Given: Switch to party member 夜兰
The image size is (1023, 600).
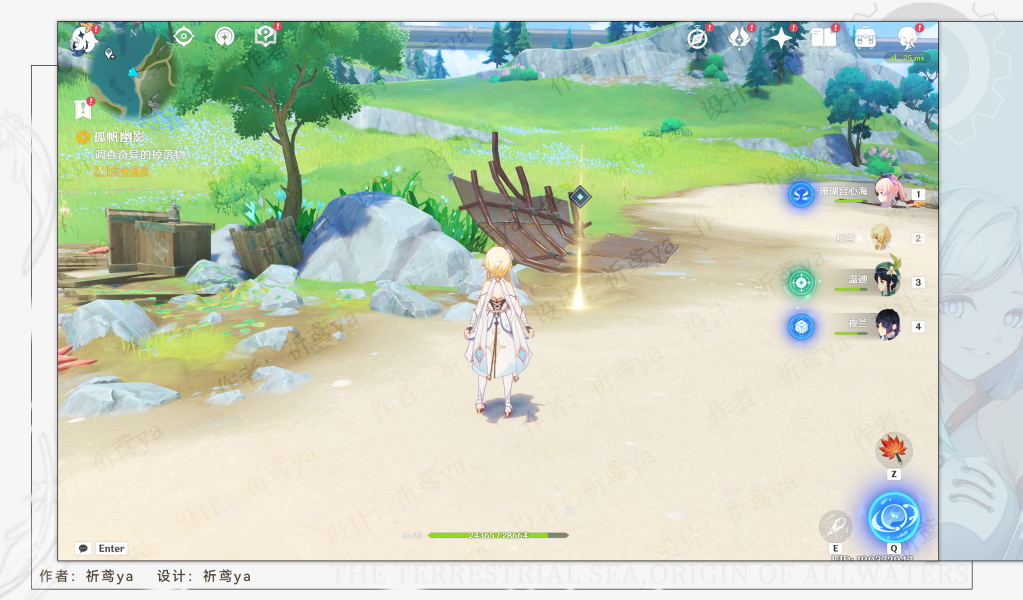Looking at the screenshot, I should point(885,325).
